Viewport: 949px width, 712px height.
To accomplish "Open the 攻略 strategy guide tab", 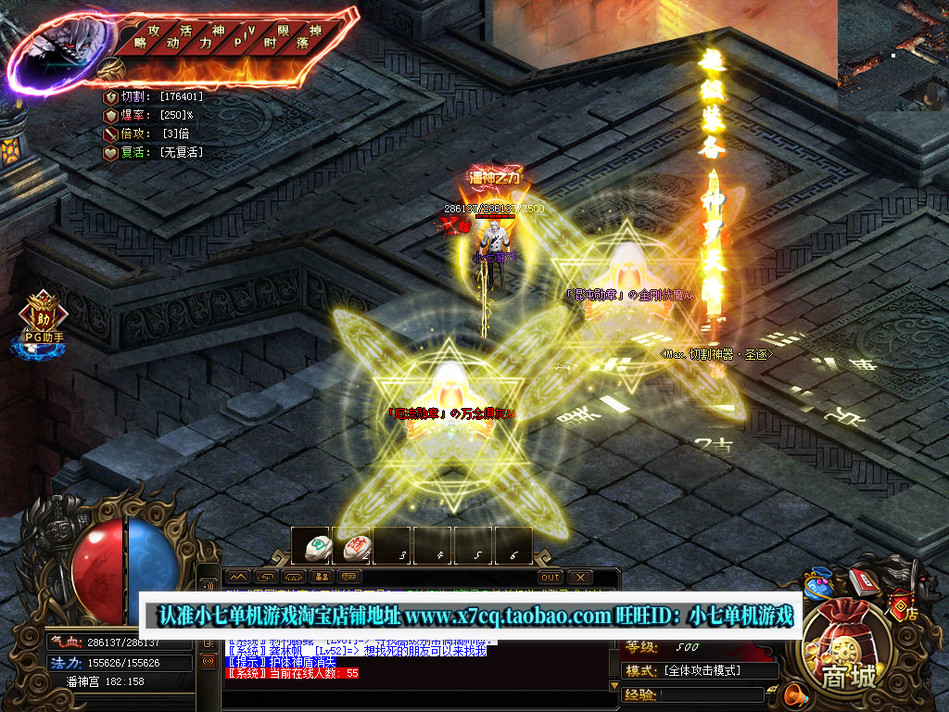I will pyautogui.click(x=146, y=38).
